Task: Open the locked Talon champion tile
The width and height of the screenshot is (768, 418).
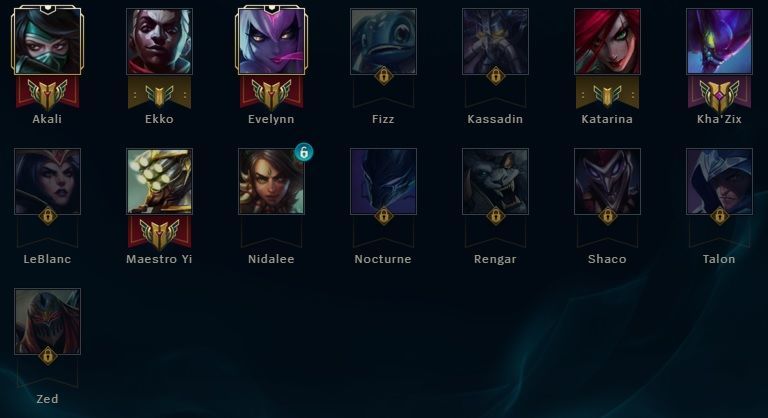Action: click(x=719, y=182)
